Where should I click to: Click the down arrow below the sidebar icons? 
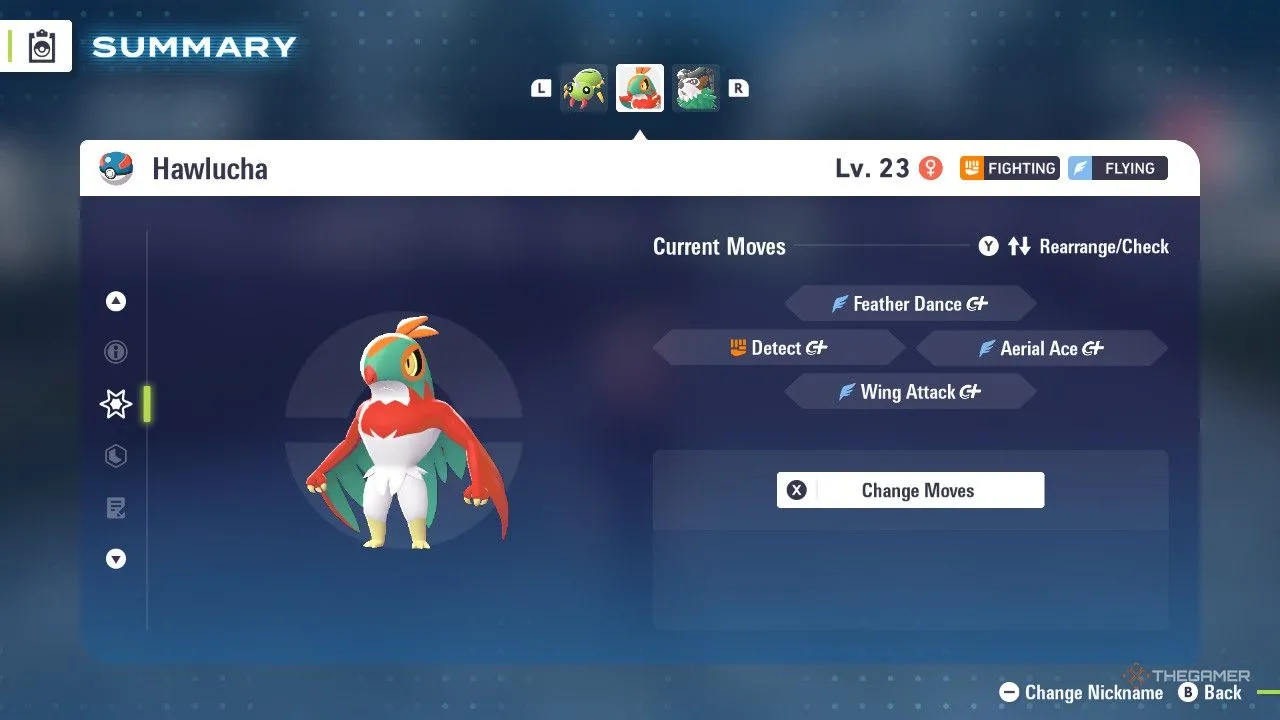point(115,559)
